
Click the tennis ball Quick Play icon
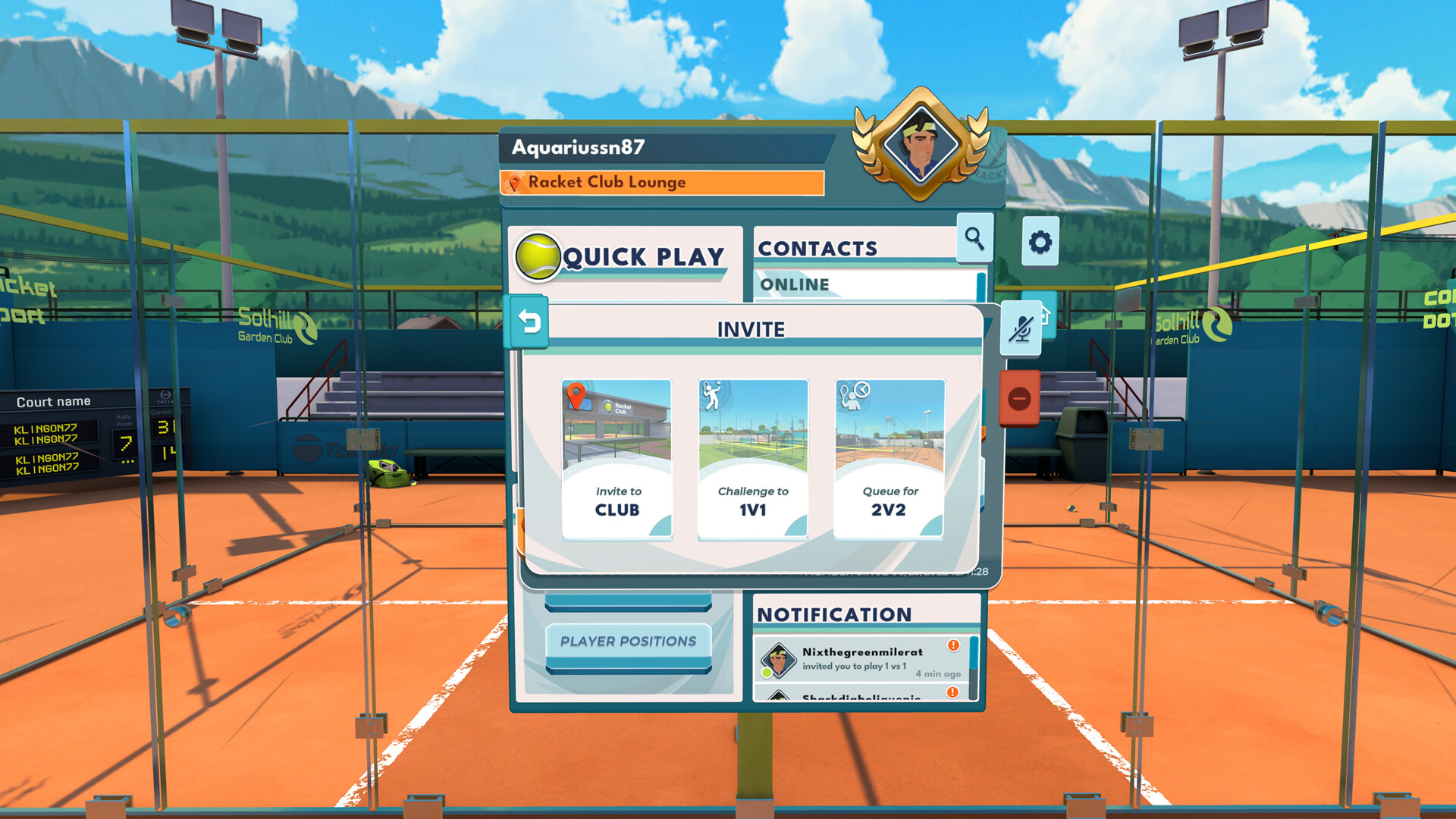[540, 257]
